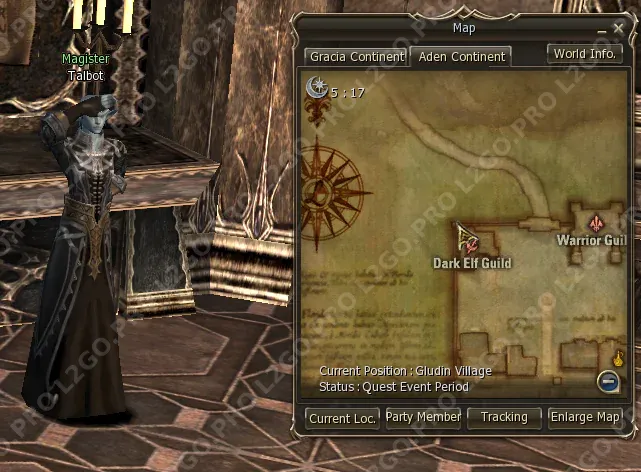The image size is (641, 472).
Task: Open the World Info. panel
Action: coord(585,54)
